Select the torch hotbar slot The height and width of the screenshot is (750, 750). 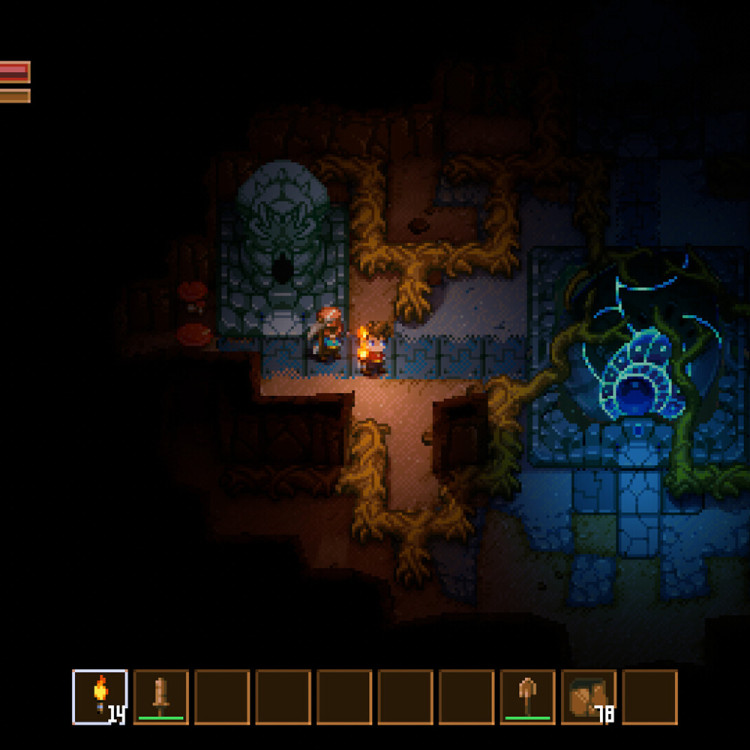click(100, 696)
